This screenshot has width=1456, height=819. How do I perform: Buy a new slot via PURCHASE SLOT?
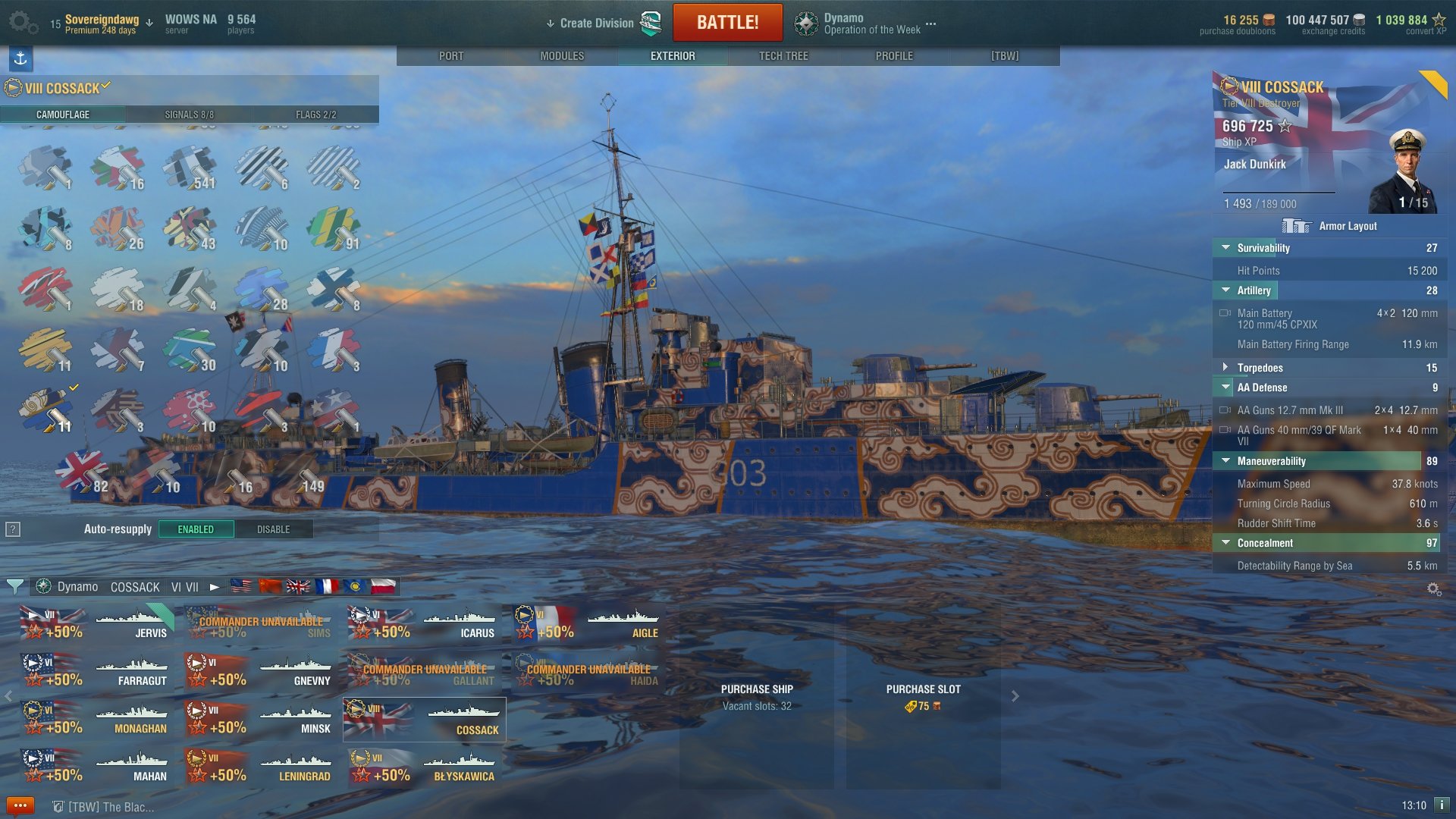click(923, 696)
